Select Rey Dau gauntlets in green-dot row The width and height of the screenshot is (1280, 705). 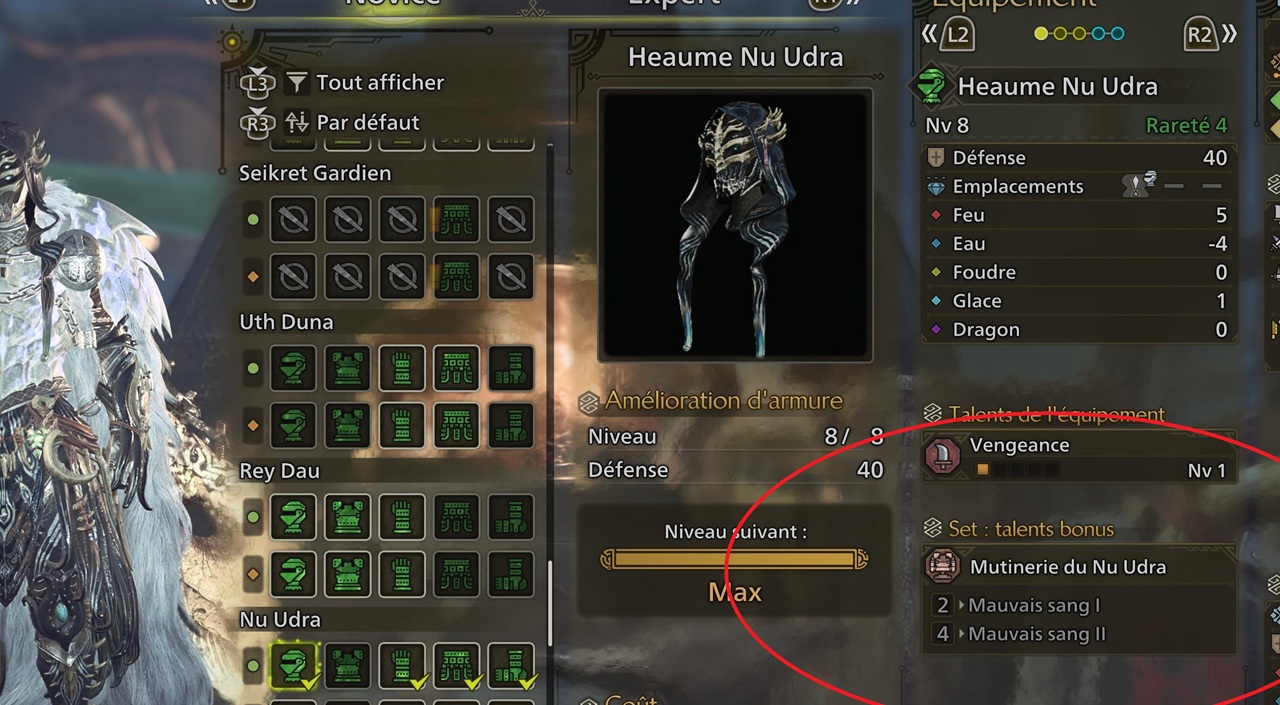(402, 517)
